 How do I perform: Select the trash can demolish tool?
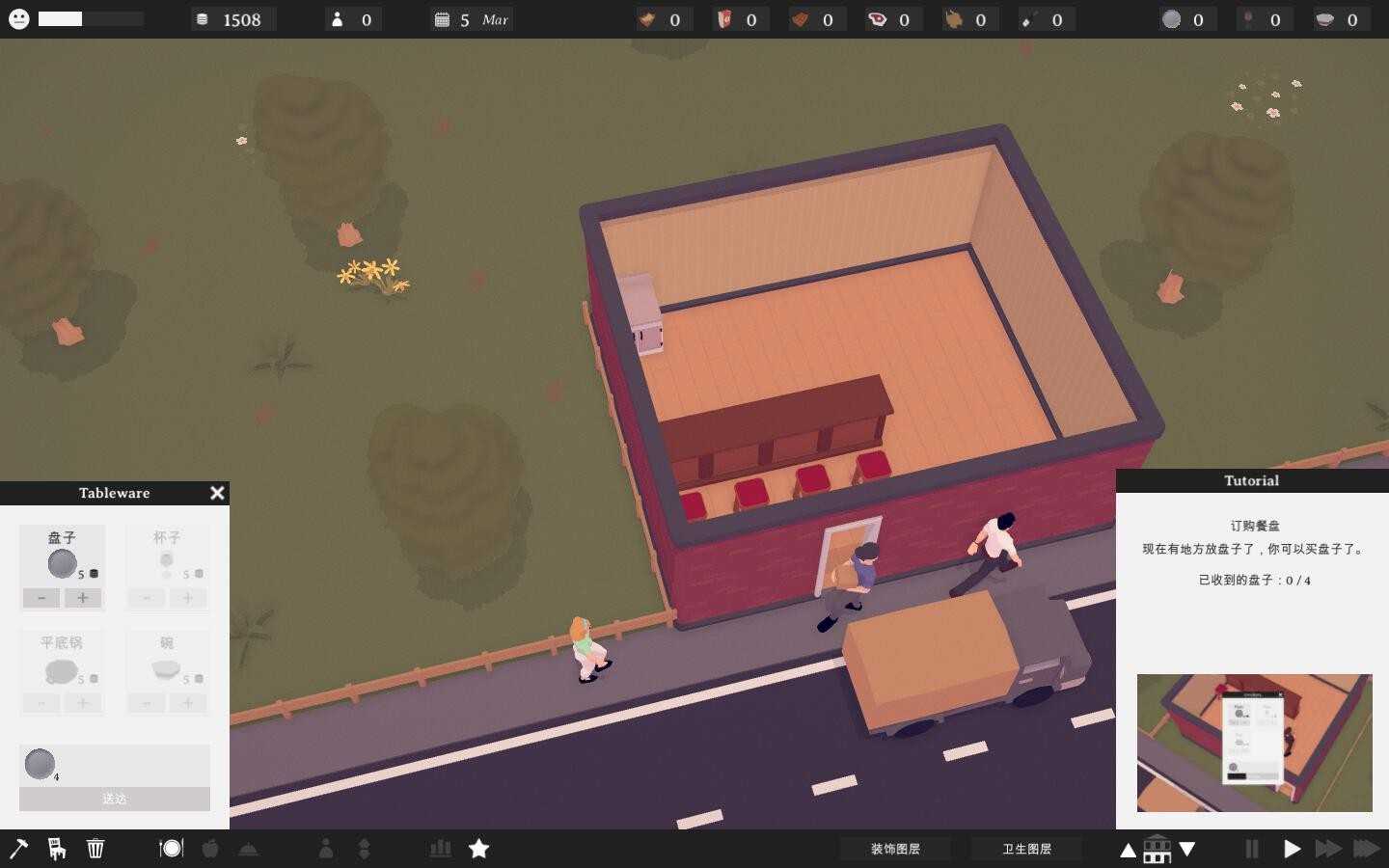tap(95, 849)
